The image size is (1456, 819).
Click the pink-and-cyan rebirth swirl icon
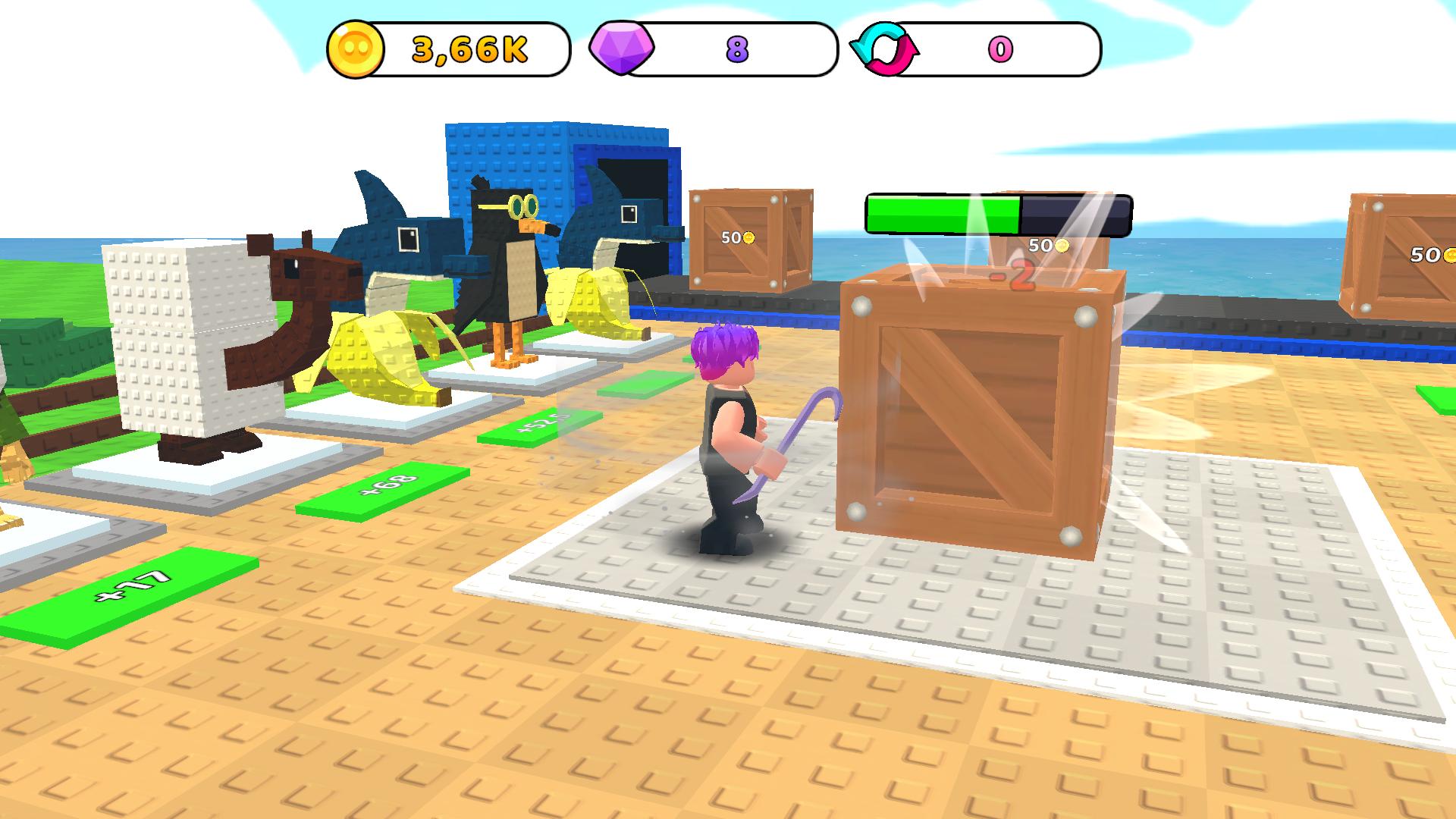pos(885,47)
